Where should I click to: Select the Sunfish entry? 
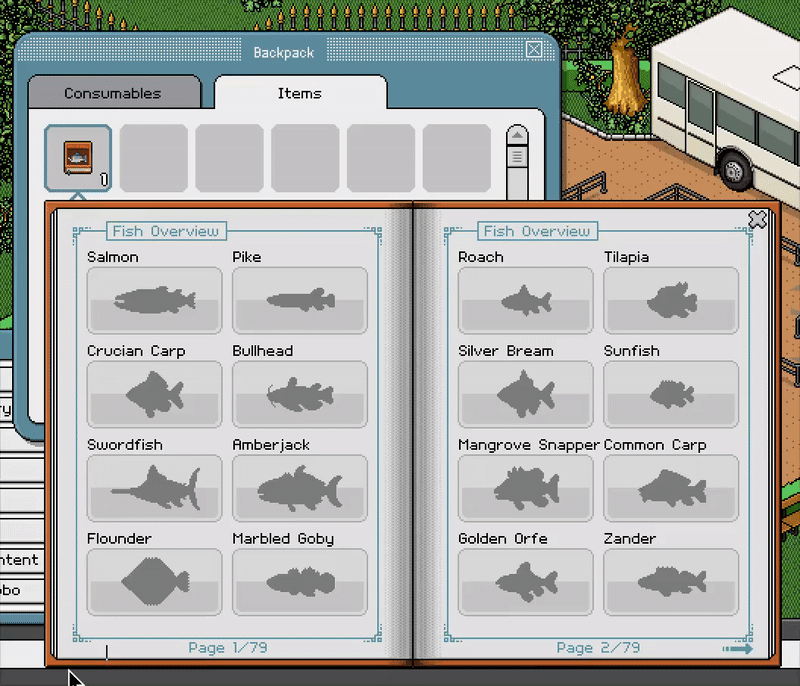click(x=671, y=394)
